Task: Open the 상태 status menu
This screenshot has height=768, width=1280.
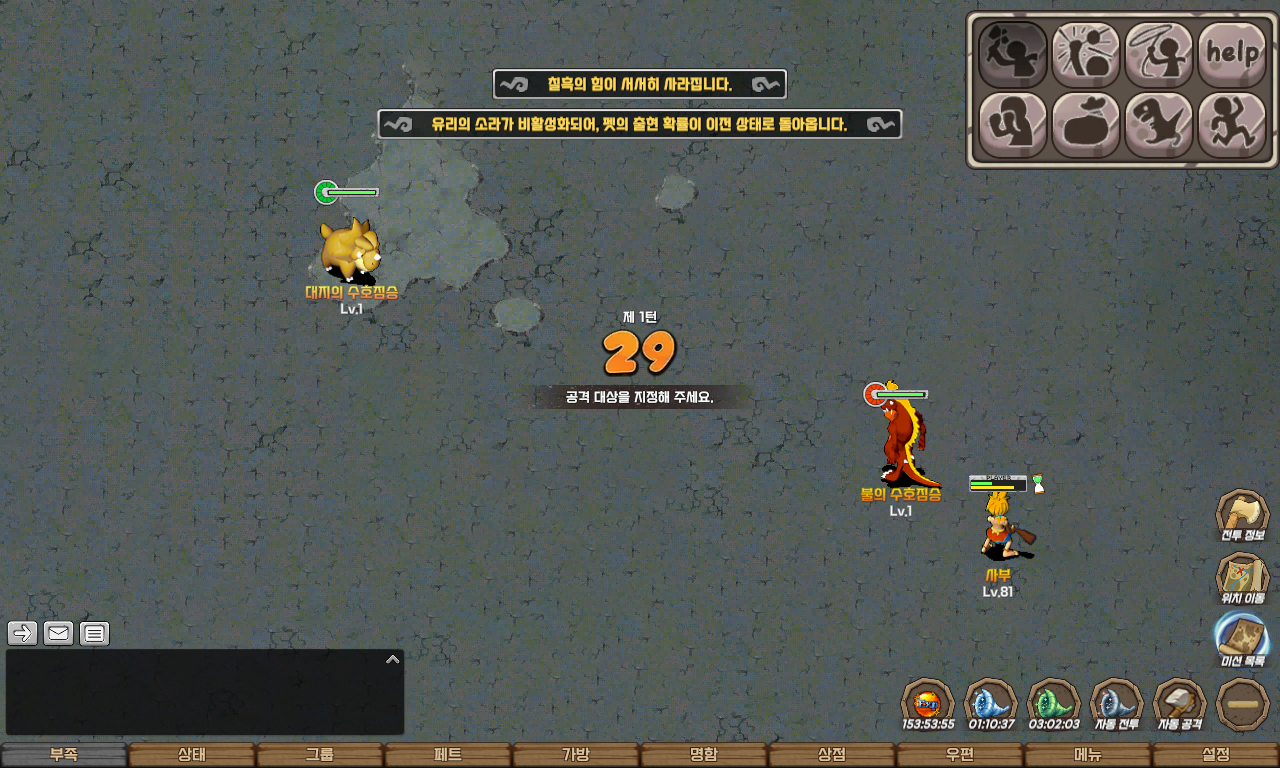Action: coord(191,755)
